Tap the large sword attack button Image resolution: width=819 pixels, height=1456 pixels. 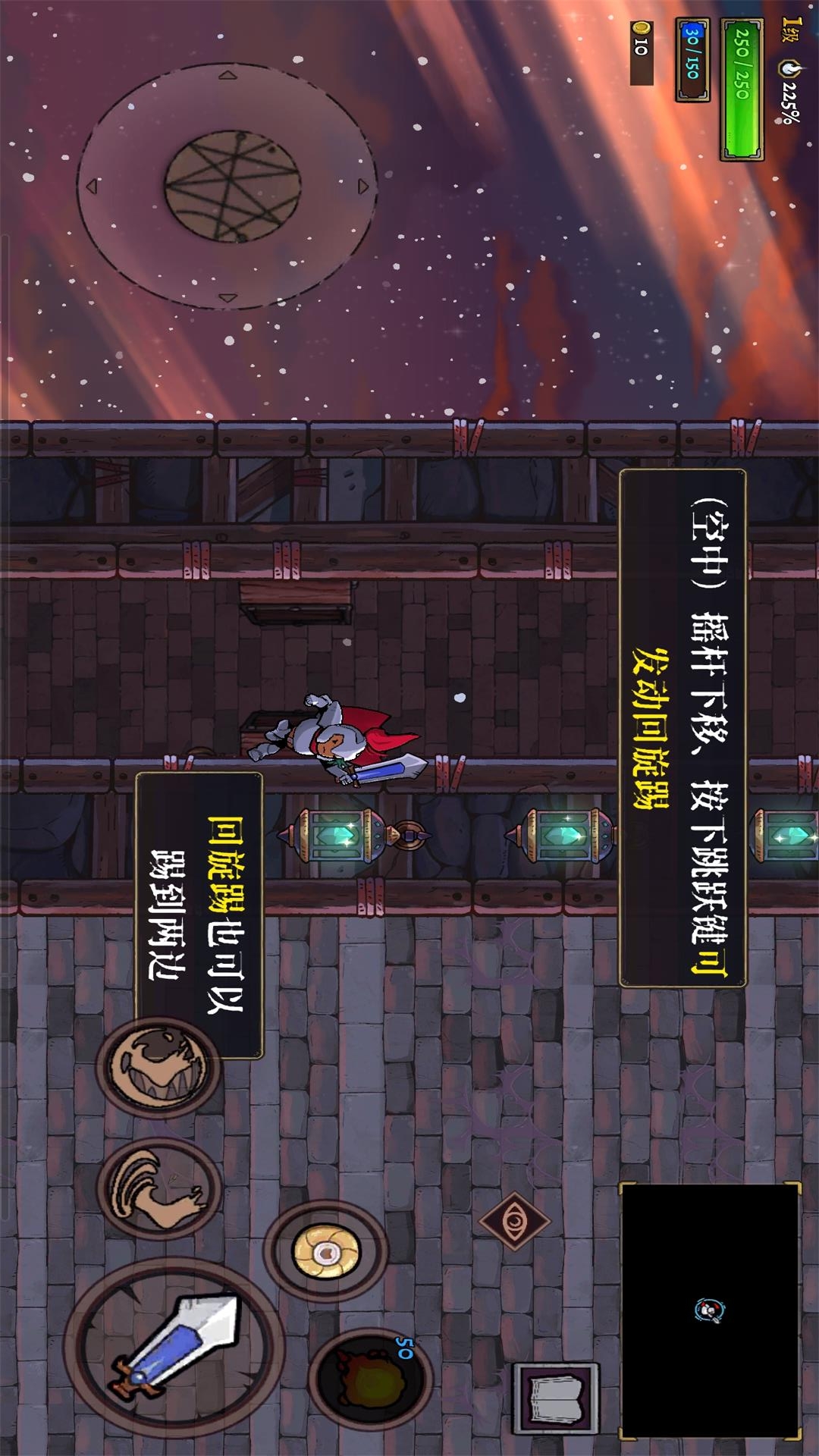click(x=174, y=1346)
